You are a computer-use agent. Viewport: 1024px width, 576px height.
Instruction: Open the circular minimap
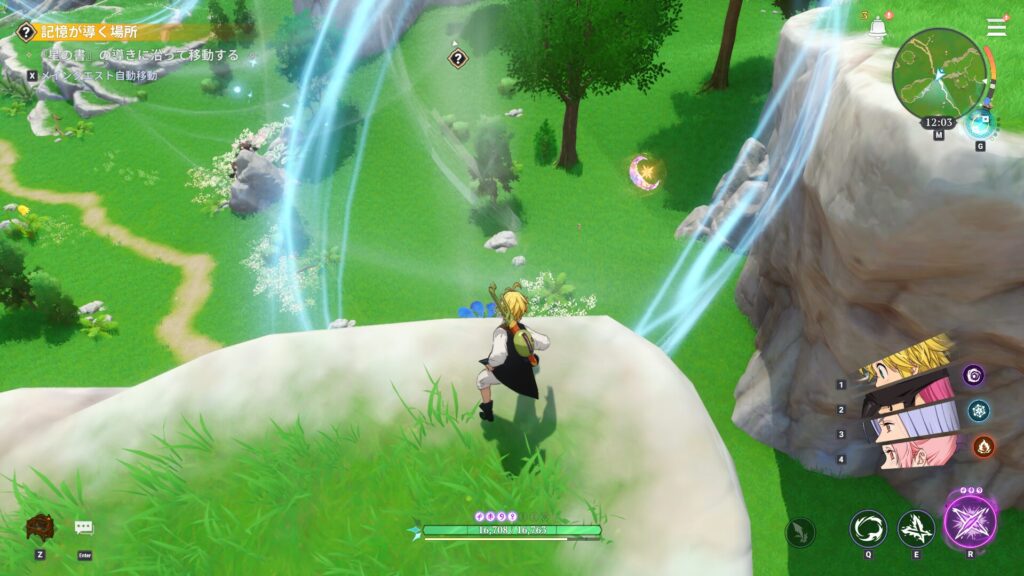point(939,72)
